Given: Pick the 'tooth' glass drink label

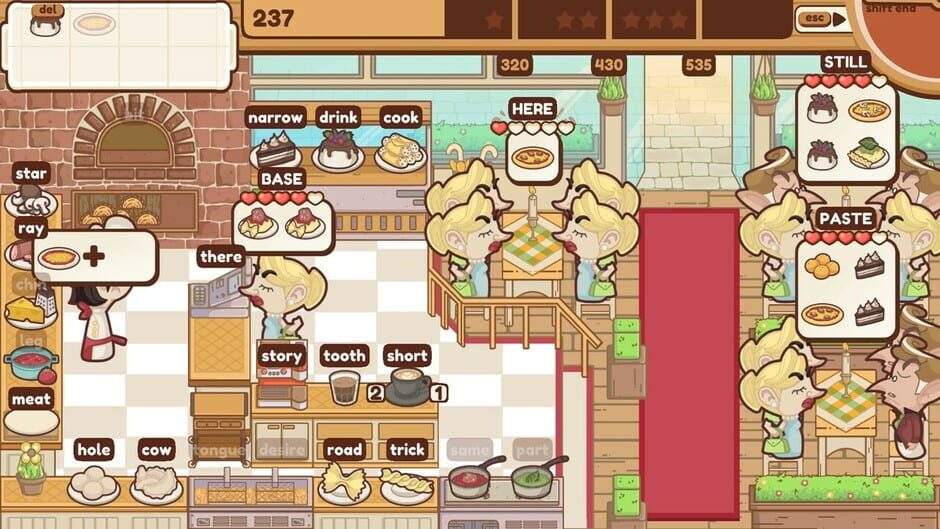Looking at the screenshot, I should pos(344,355).
